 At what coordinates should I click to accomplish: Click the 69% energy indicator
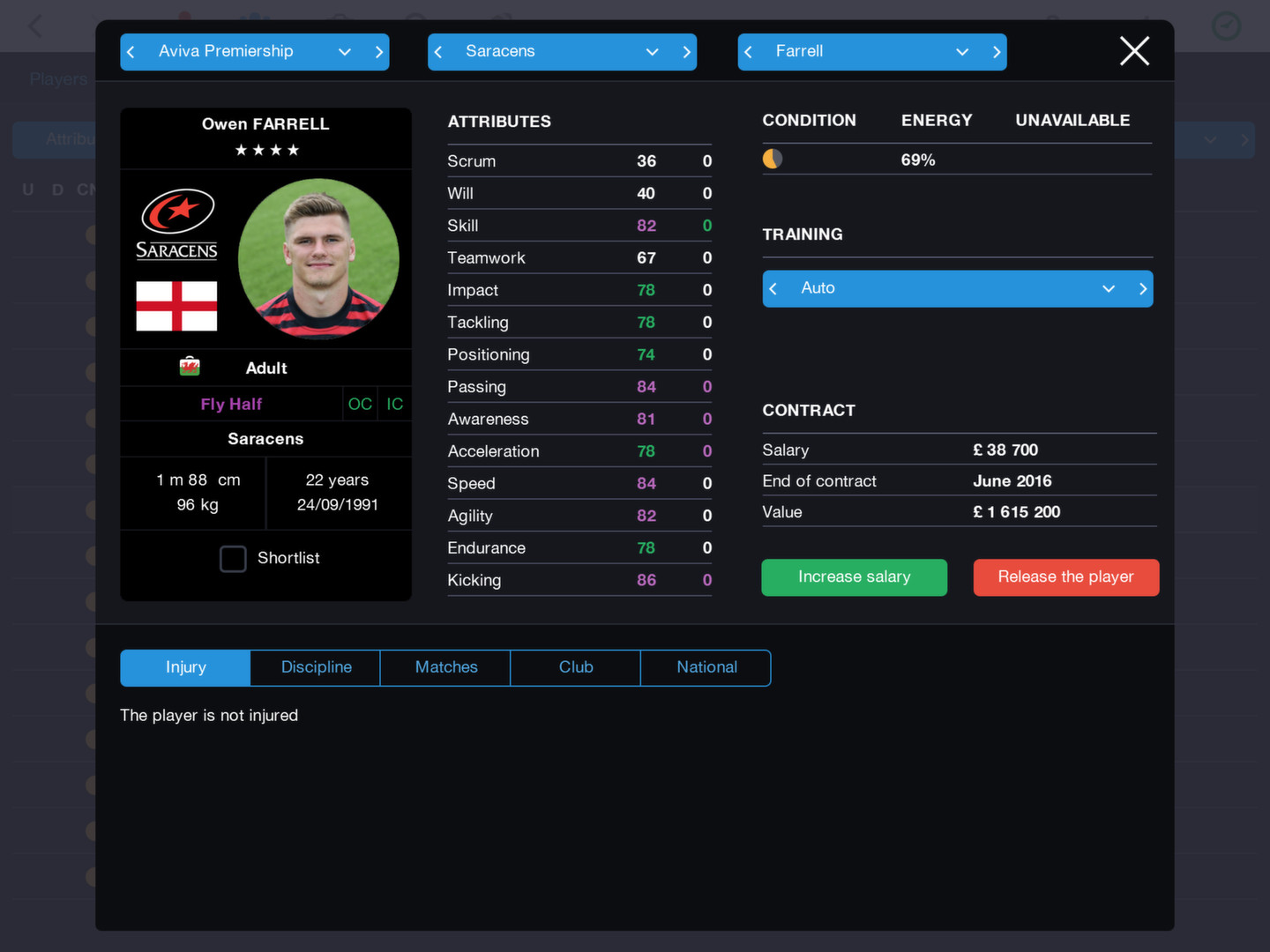[918, 160]
